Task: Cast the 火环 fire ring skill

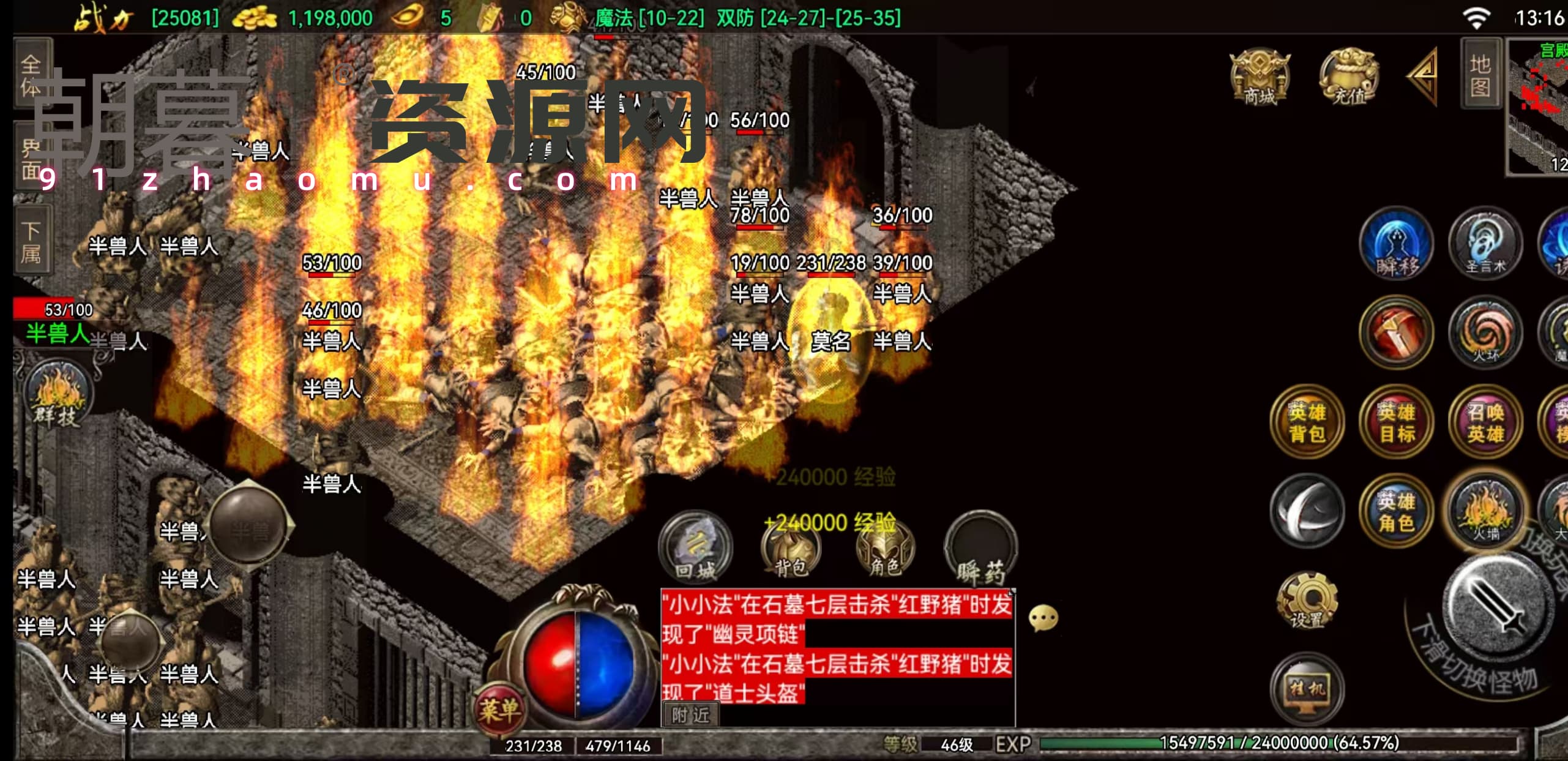Action: (1485, 333)
